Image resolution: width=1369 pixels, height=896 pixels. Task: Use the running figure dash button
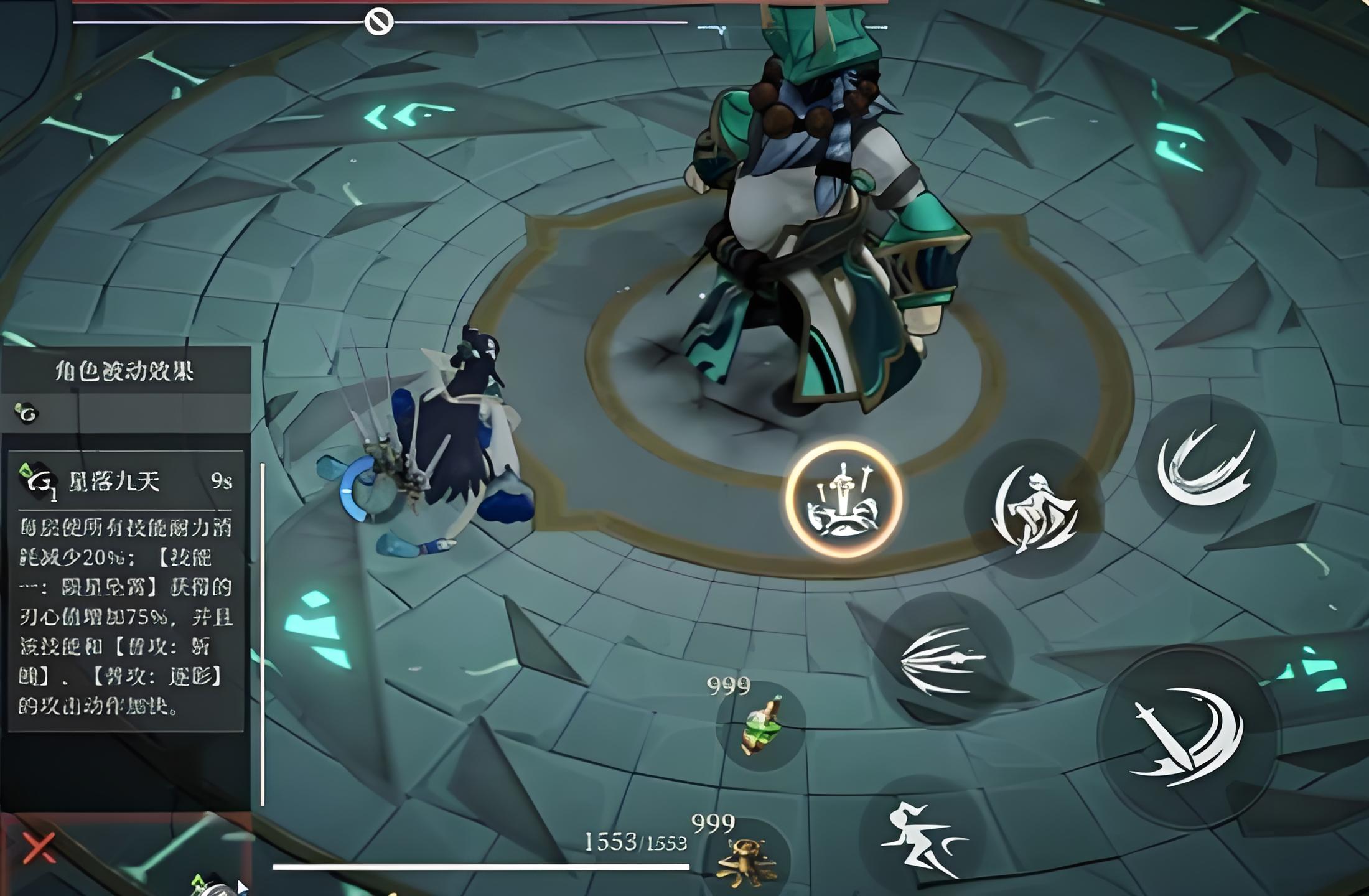pos(920,840)
